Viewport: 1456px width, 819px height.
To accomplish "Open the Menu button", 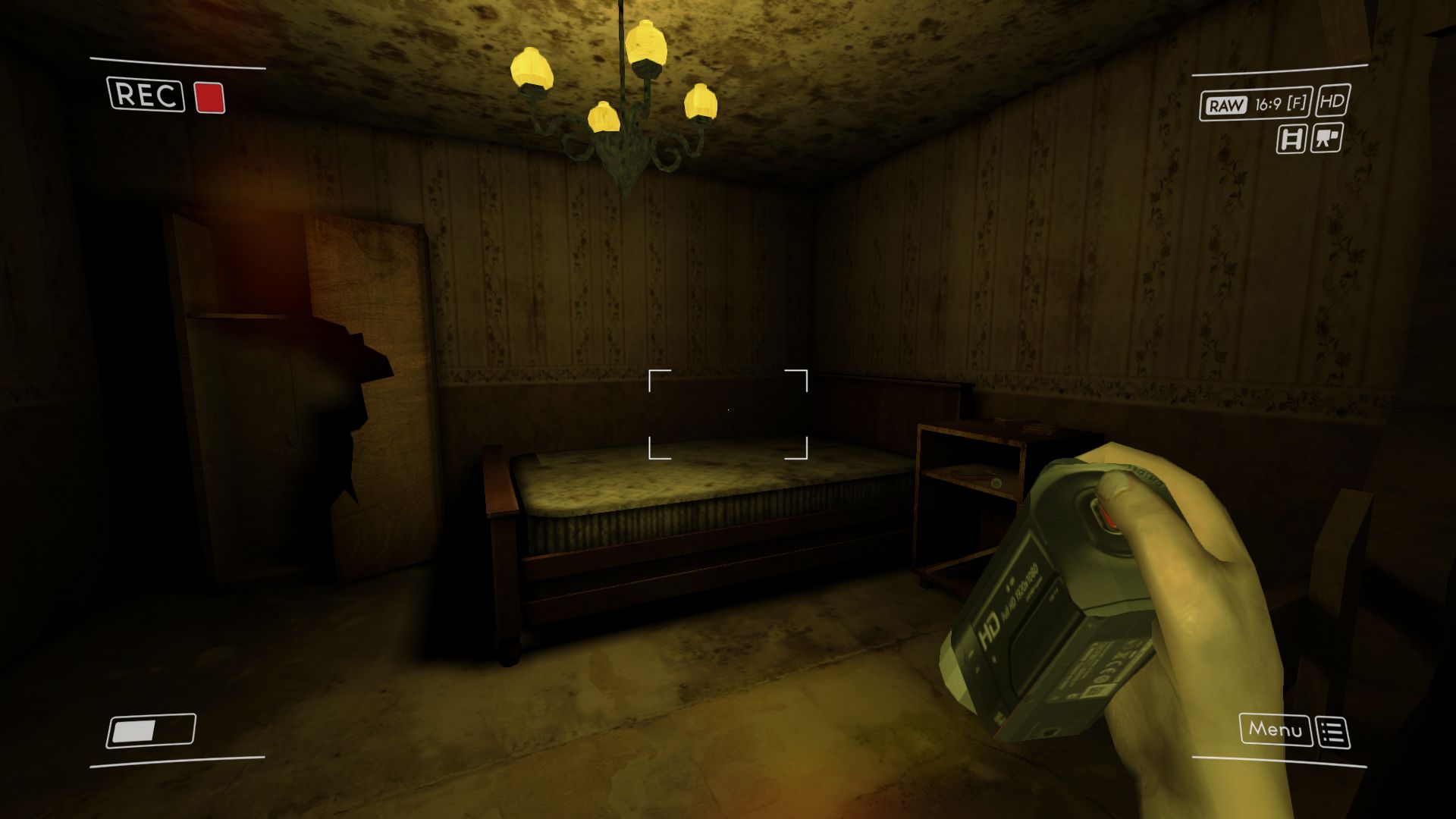I will pos(1275,730).
